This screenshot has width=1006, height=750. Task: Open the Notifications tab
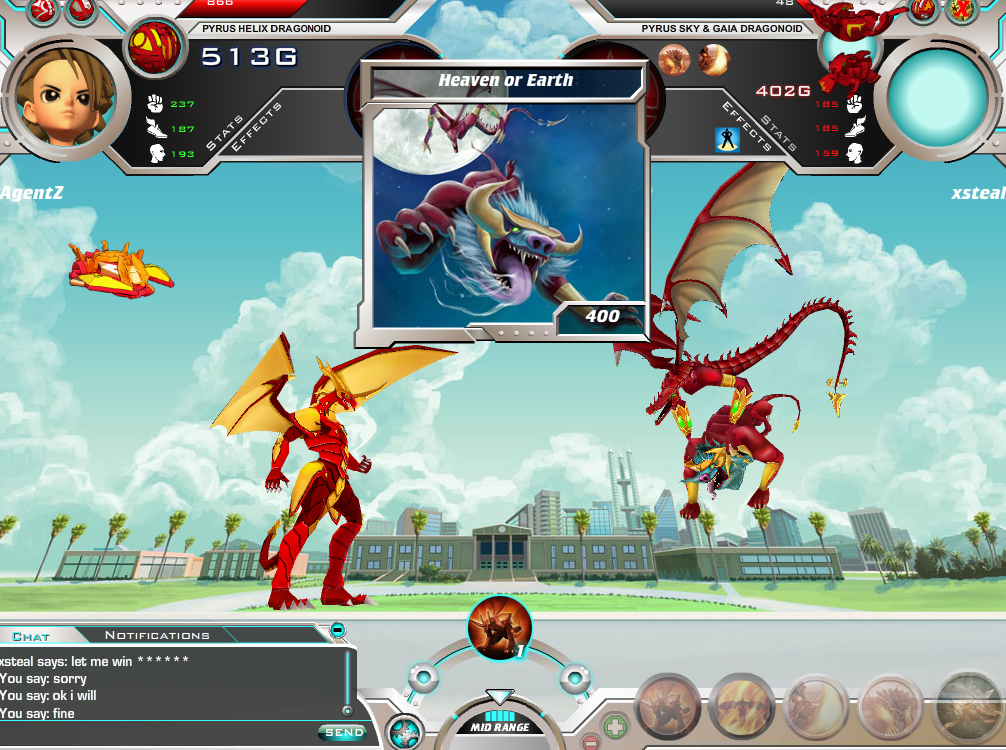click(157, 635)
